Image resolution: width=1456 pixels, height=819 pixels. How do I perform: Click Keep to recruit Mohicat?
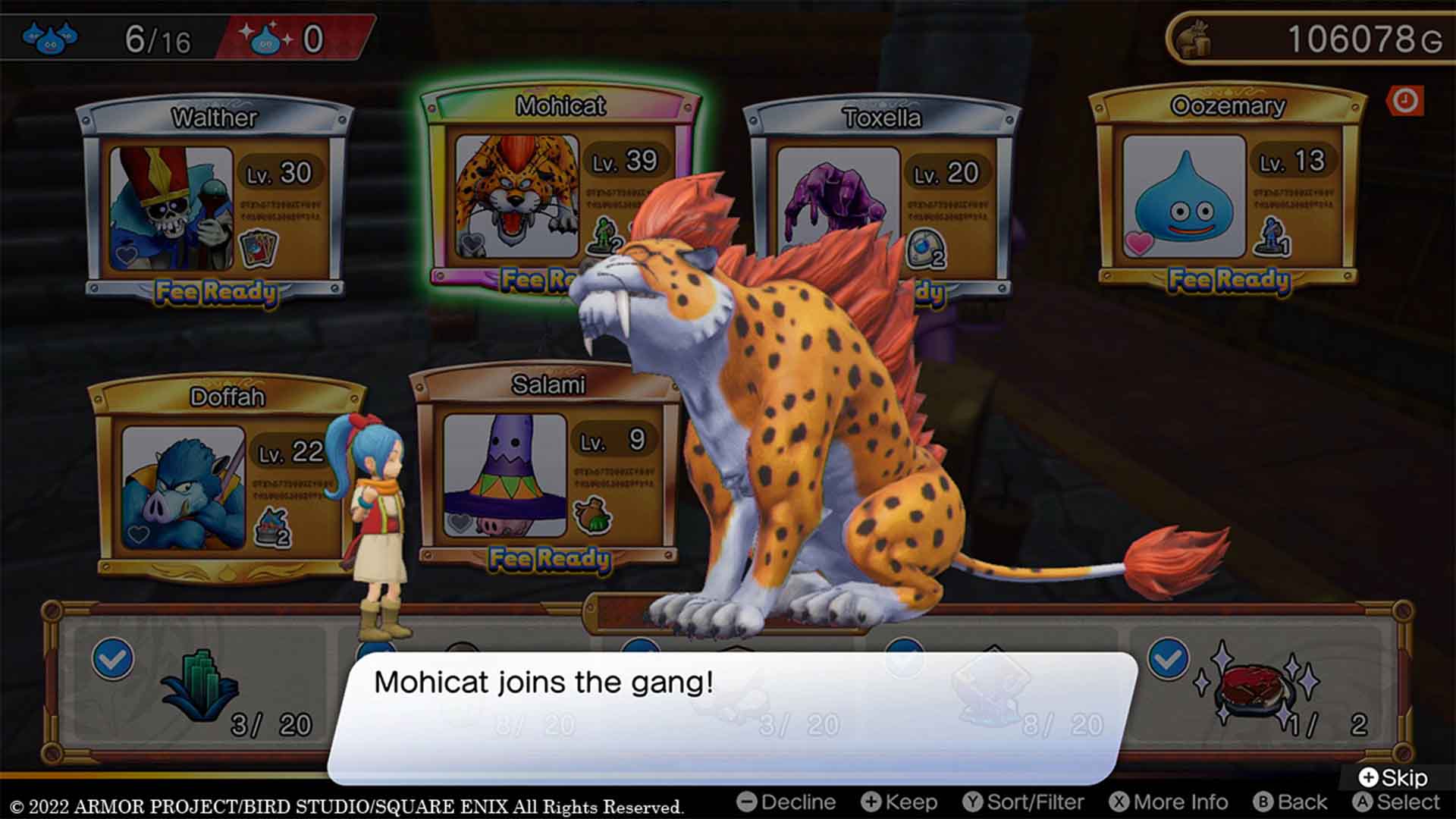coord(902,802)
